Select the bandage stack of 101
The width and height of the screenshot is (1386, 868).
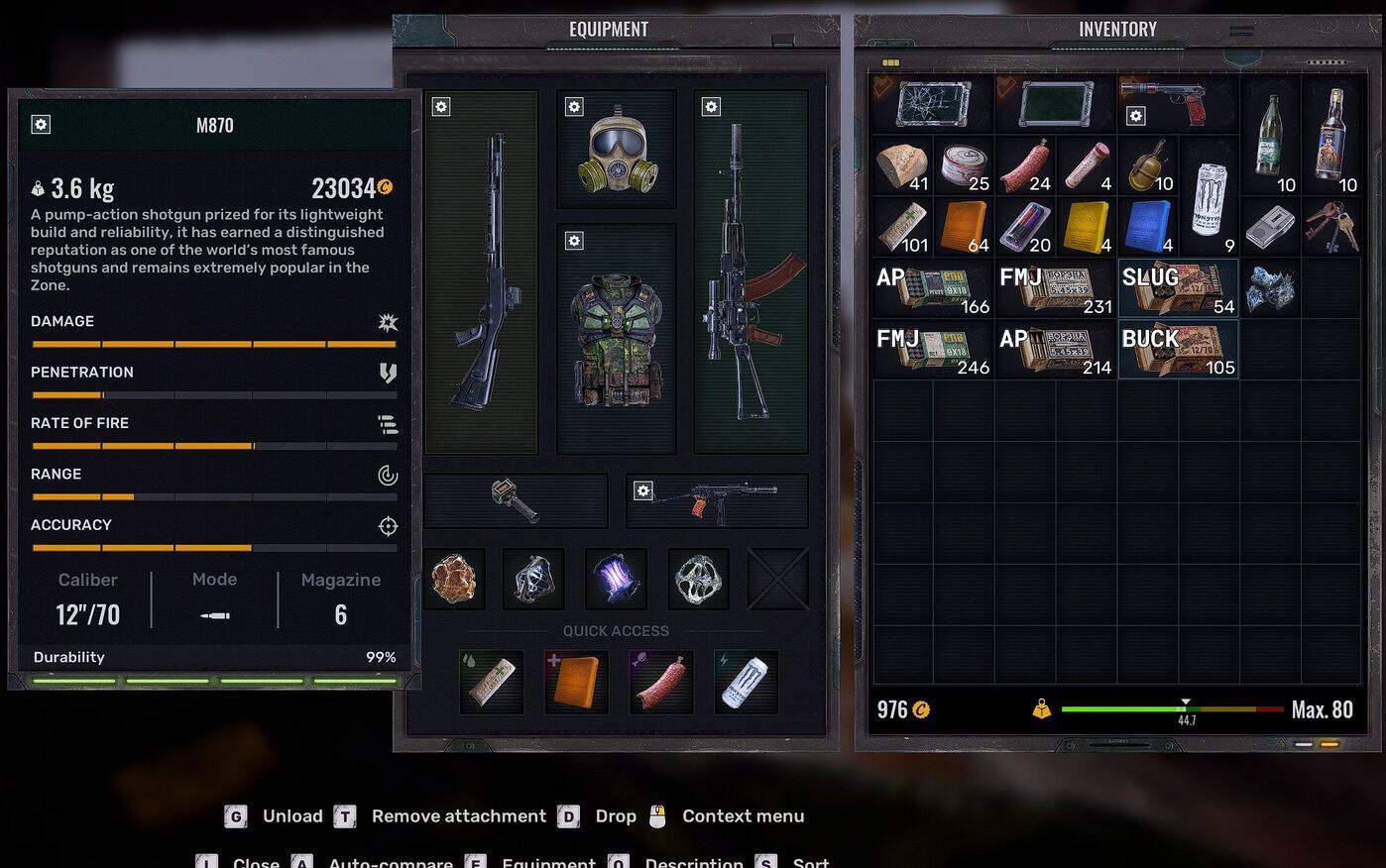[902, 227]
